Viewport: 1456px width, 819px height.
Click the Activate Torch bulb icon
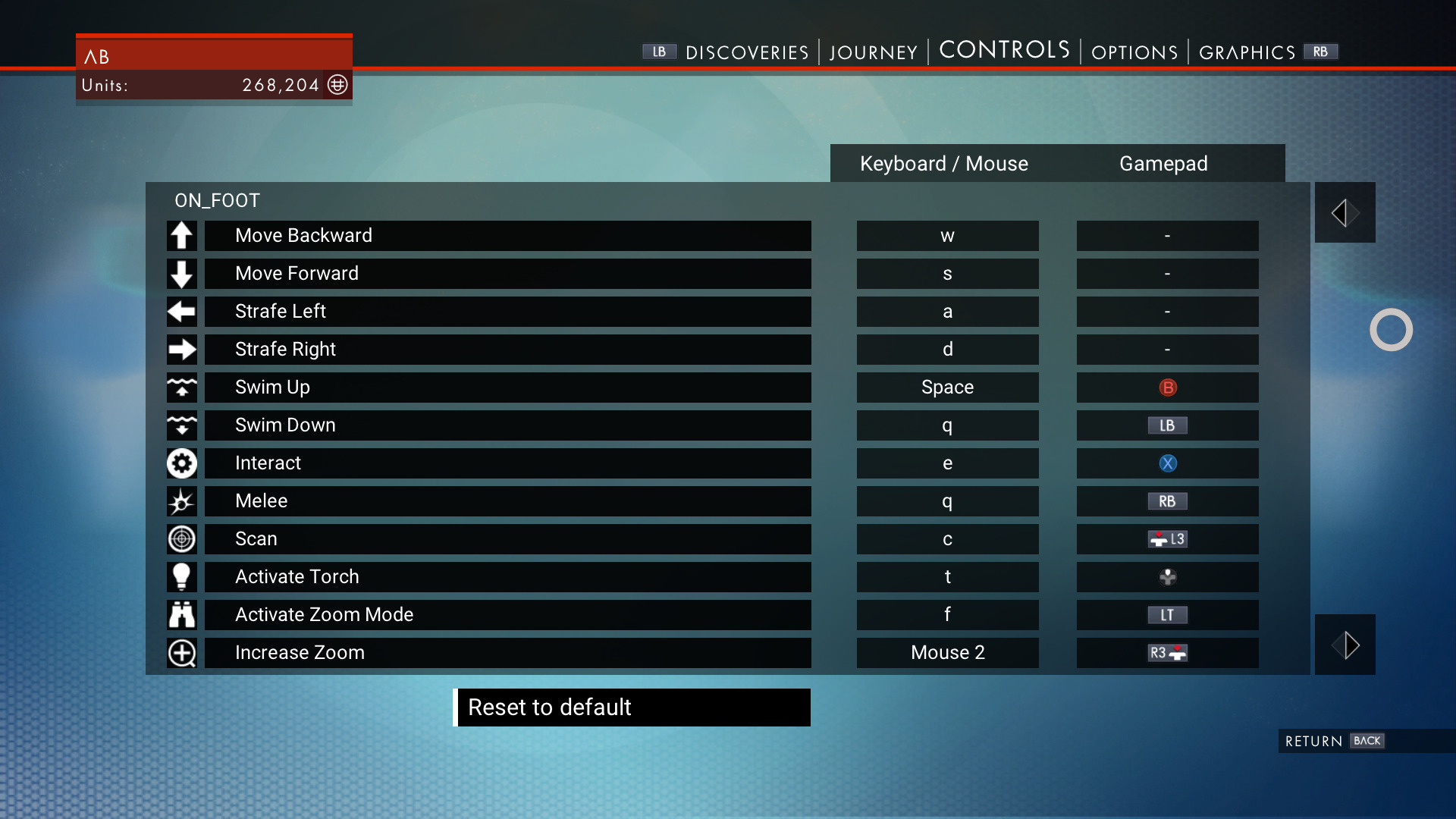(x=181, y=577)
